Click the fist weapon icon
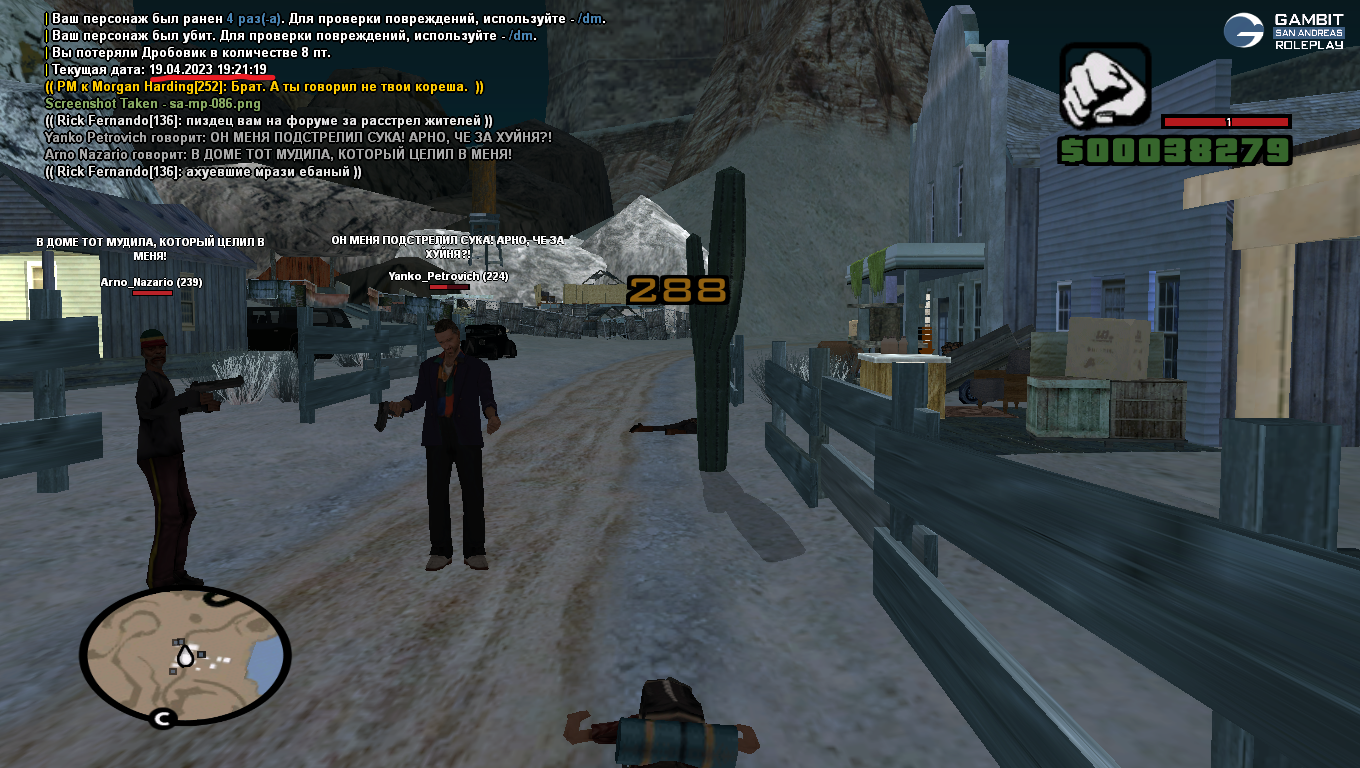 tap(1105, 86)
